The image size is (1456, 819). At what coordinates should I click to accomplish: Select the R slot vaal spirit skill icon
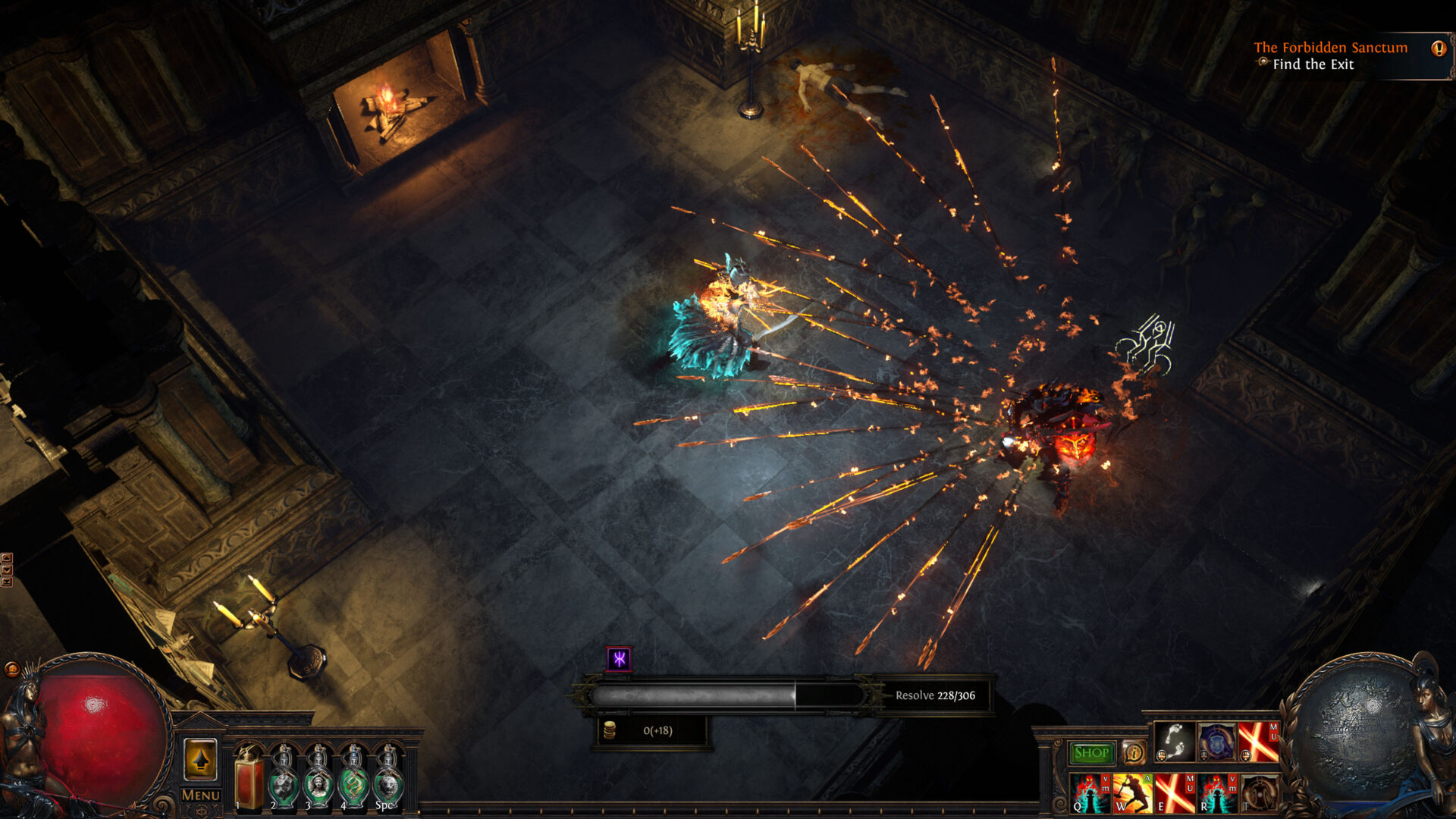(1216, 796)
